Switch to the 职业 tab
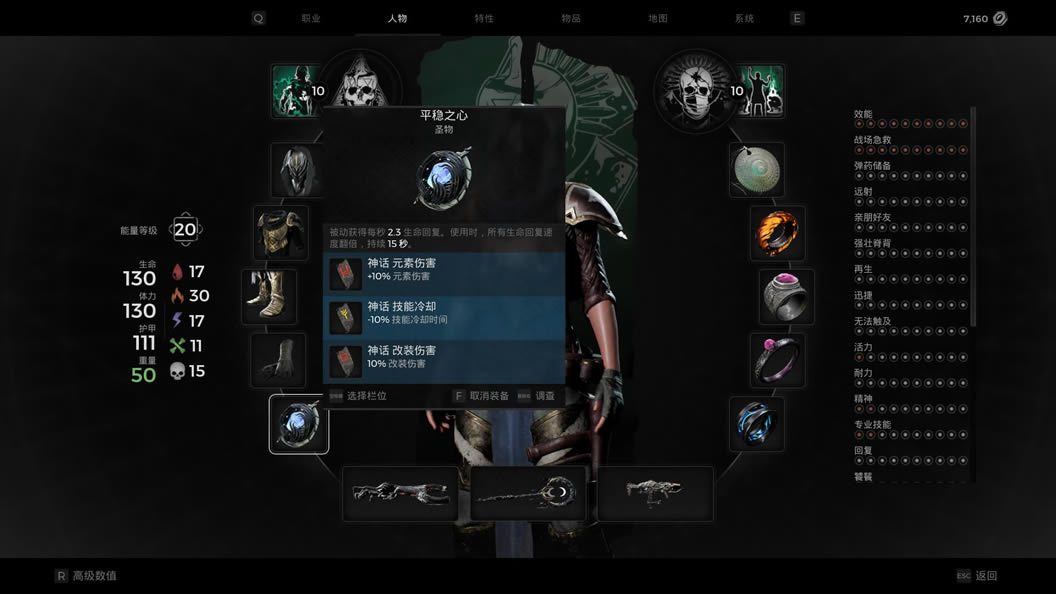Screen dimensions: 1056x594 (x=311, y=18)
